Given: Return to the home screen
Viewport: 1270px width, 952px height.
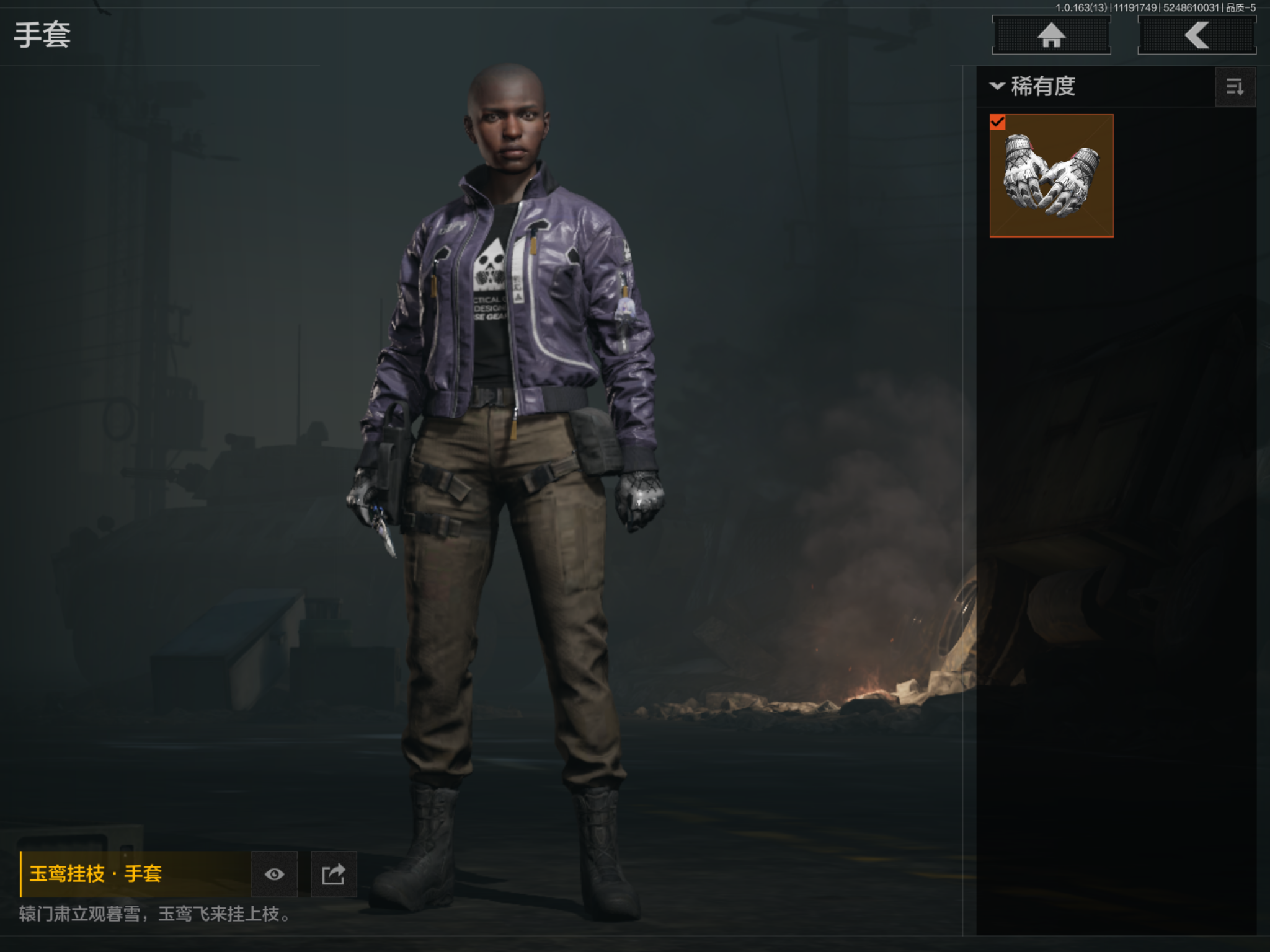Looking at the screenshot, I should (x=1051, y=35).
